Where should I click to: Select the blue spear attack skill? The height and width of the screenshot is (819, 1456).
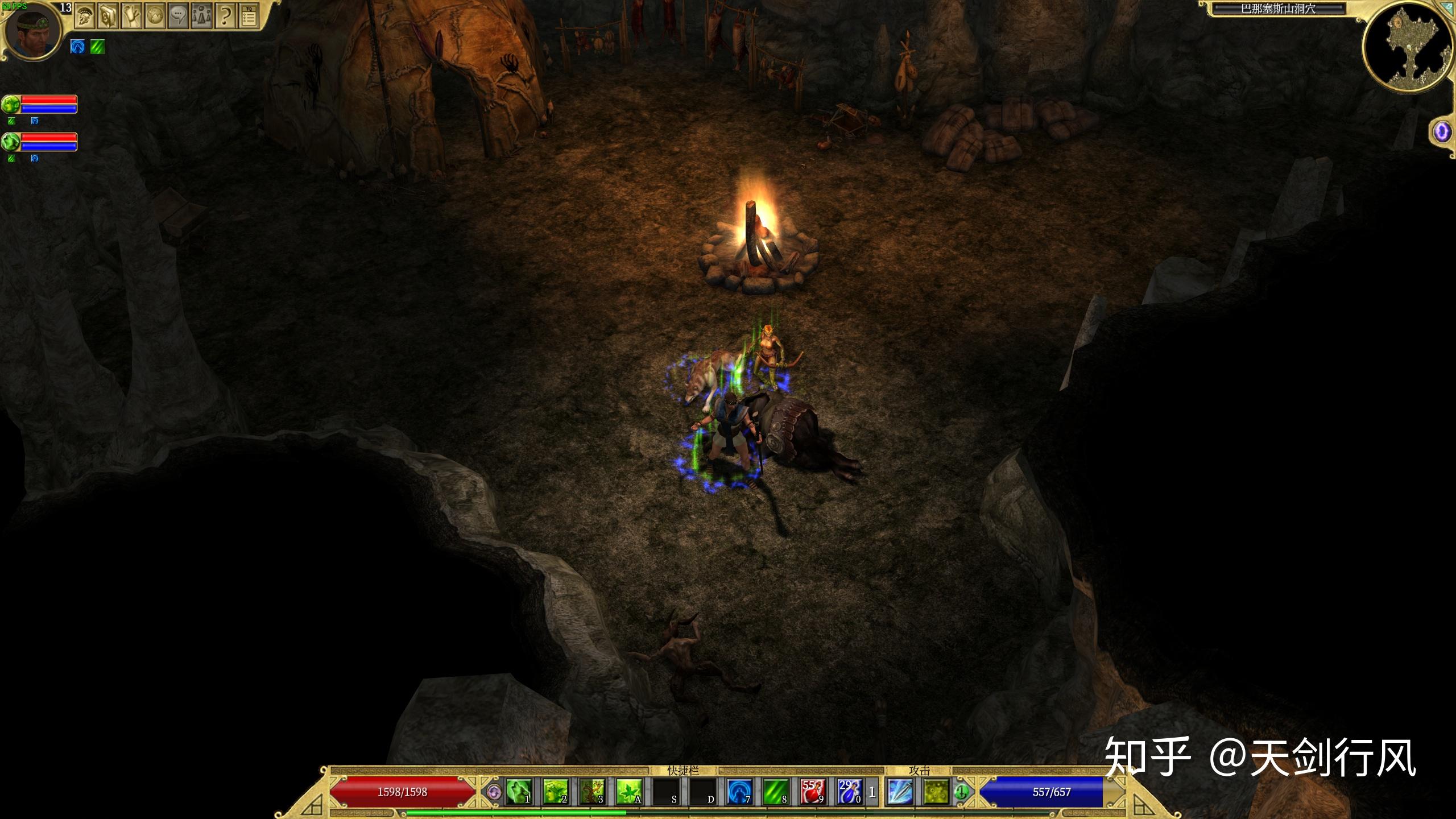pyautogui.click(x=900, y=792)
